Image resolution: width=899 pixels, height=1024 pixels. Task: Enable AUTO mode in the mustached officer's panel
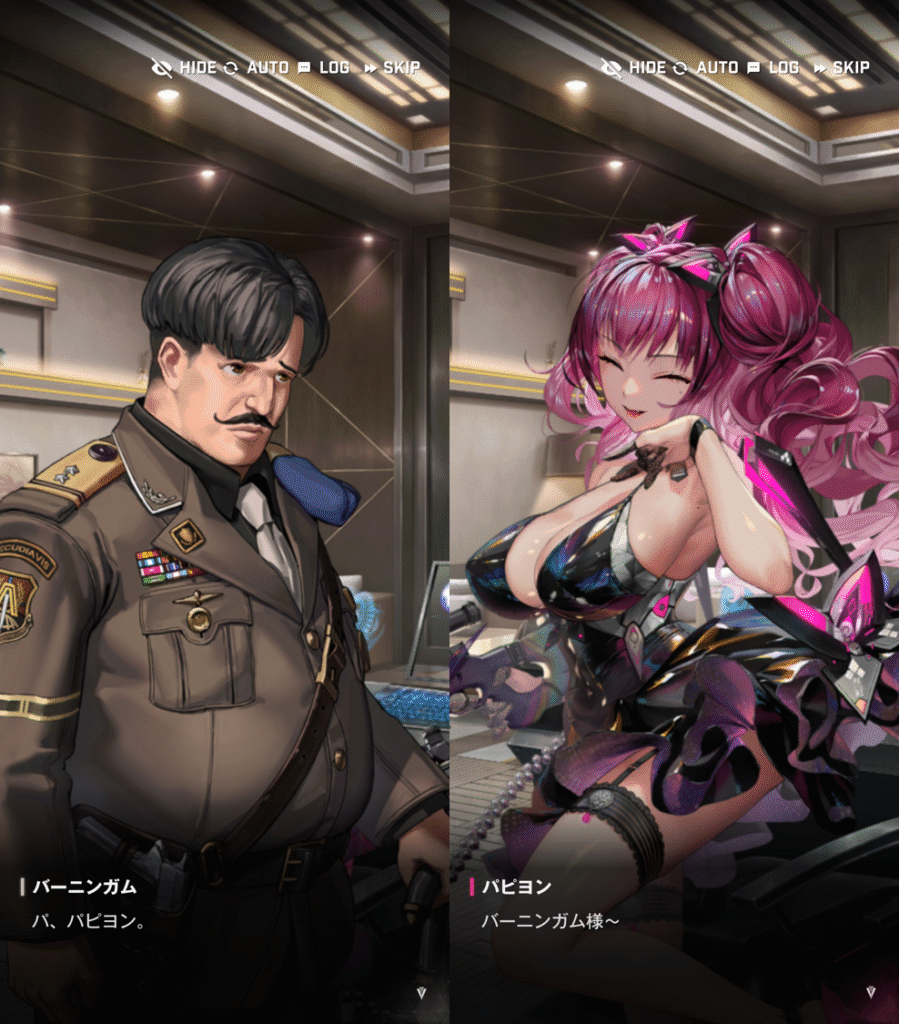(x=257, y=68)
